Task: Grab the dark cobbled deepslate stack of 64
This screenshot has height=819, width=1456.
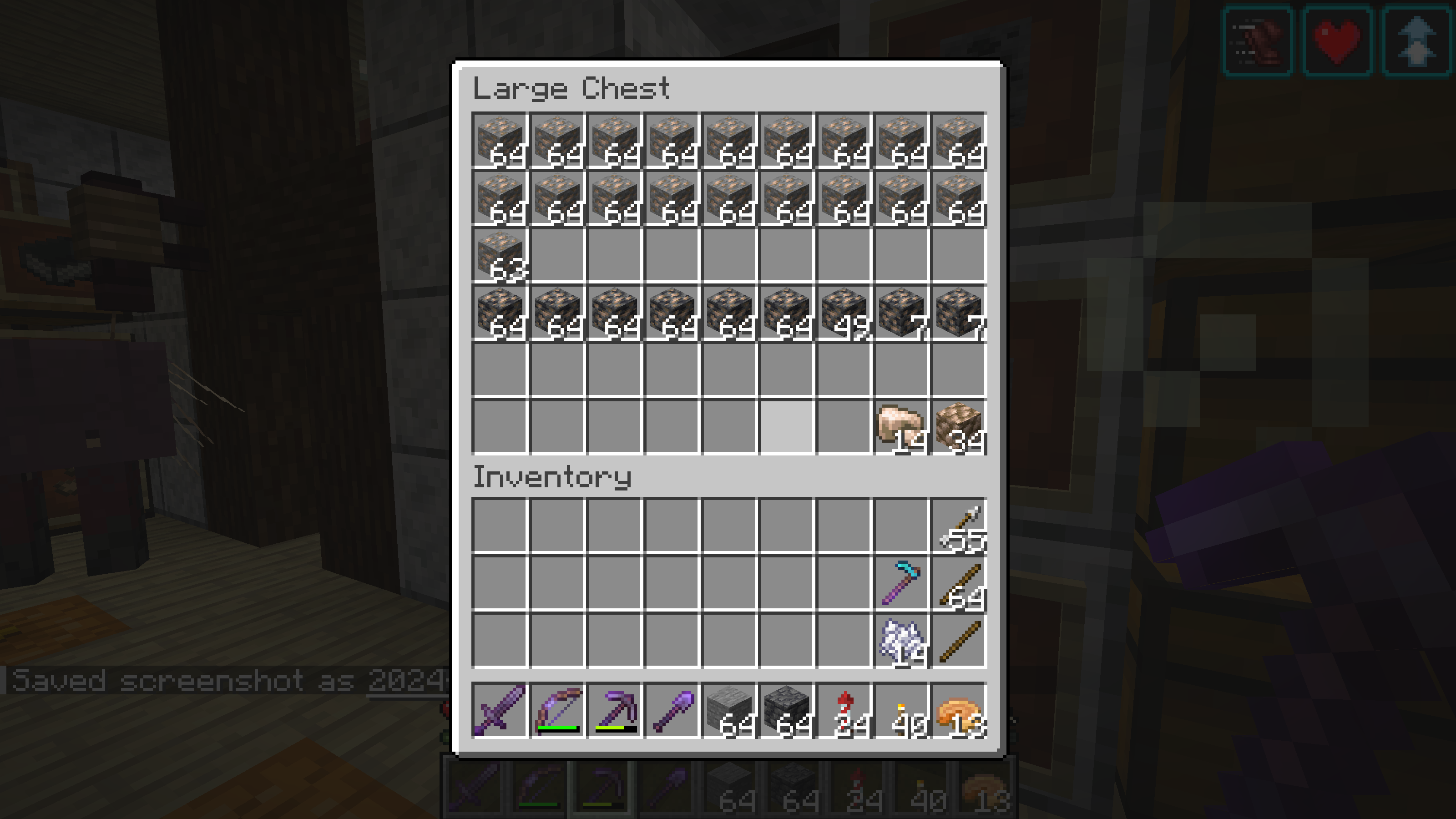Action: point(787,710)
